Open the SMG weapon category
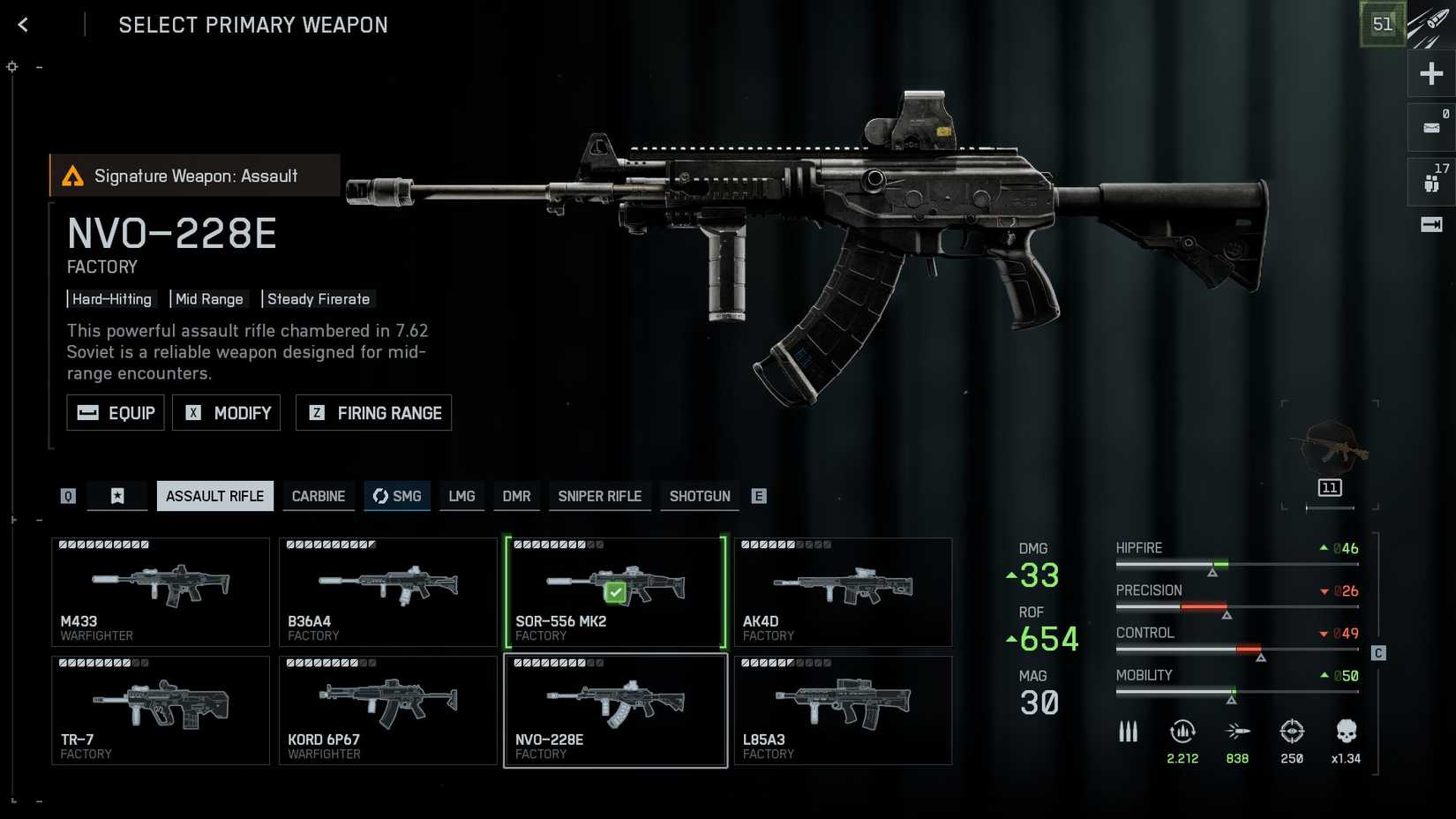The height and width of the screenshot is (819, 1456). 397,496
